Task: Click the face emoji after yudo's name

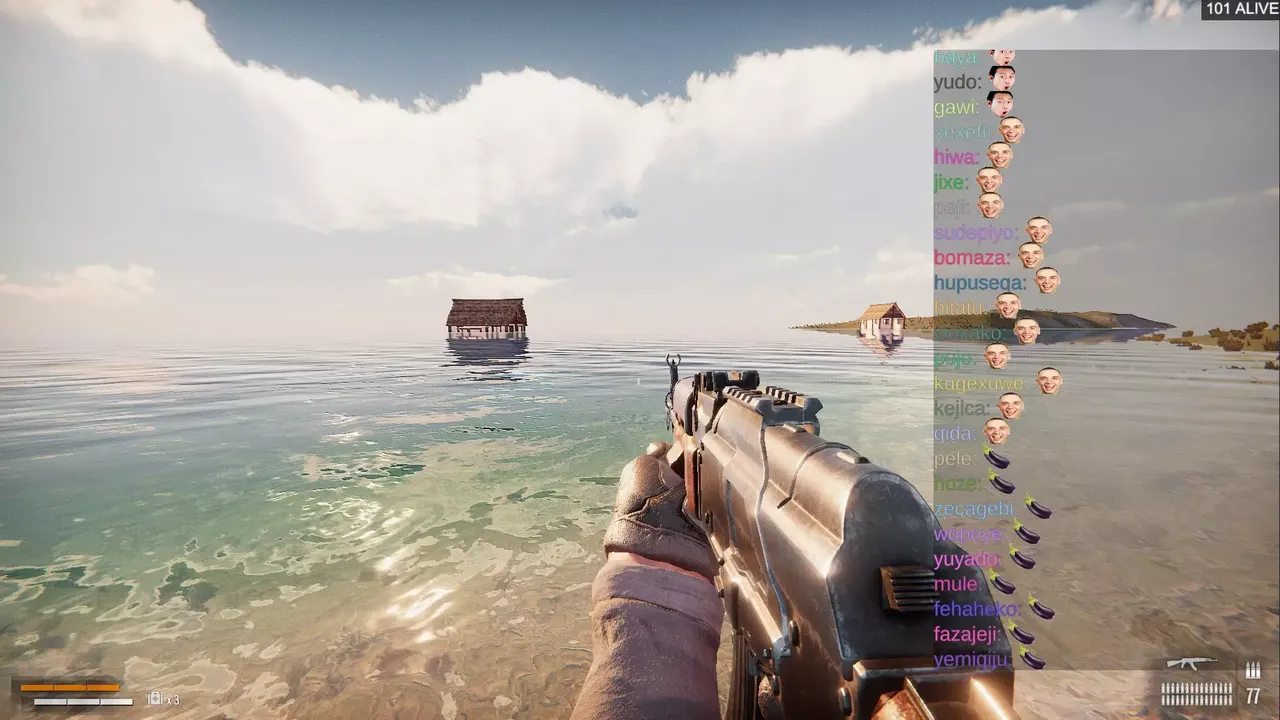Action: [x=1001, y=80]
